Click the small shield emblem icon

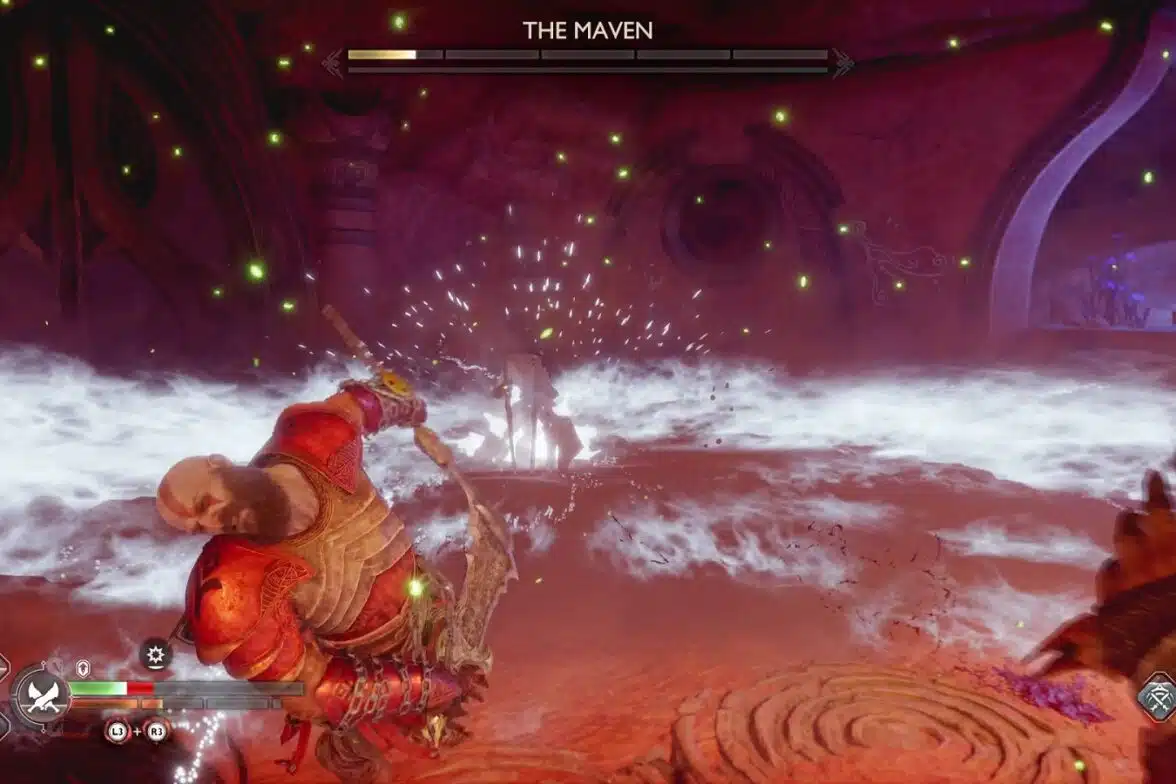pos(84,669)
